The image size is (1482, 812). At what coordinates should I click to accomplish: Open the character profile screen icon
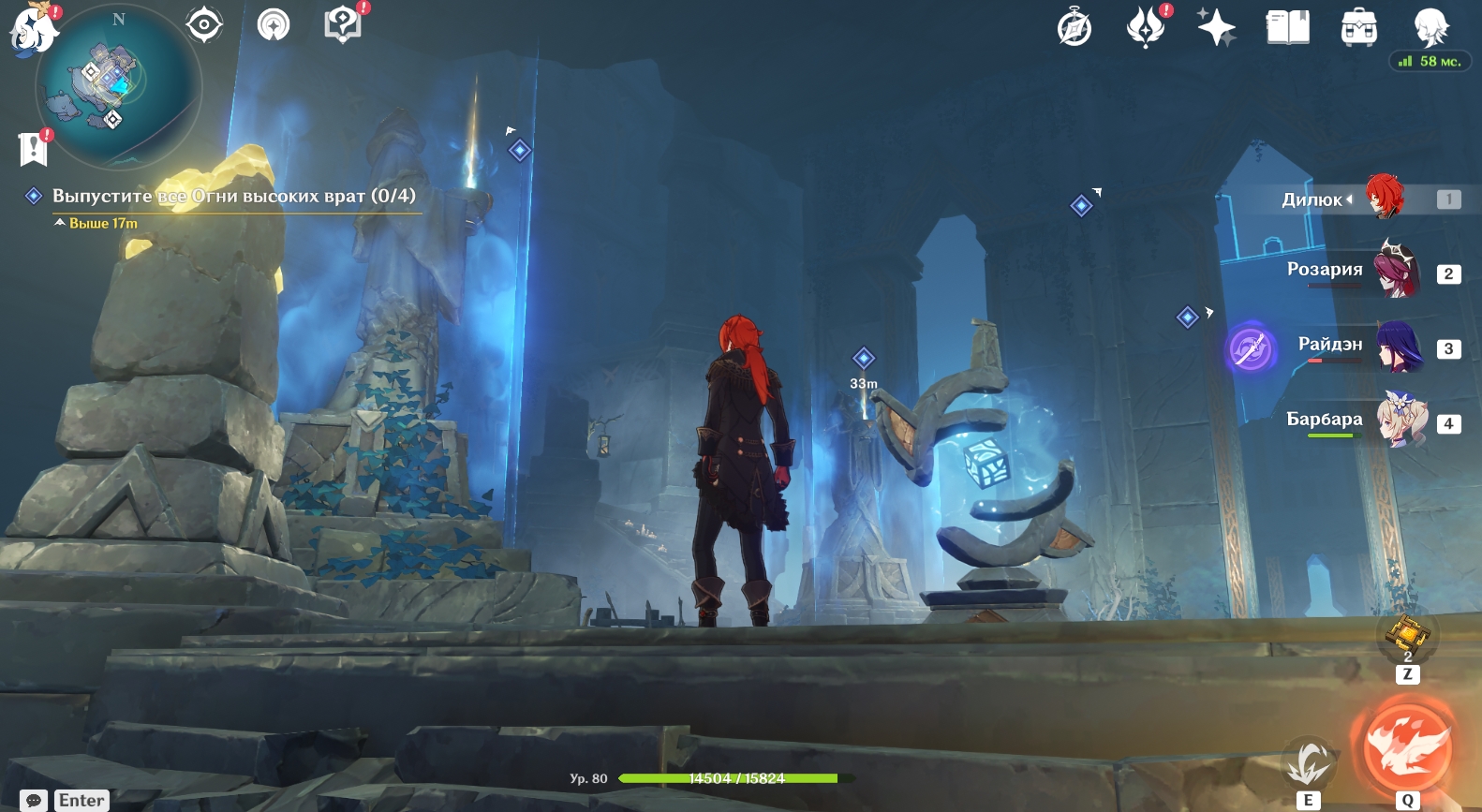[x=1430, y=27]
